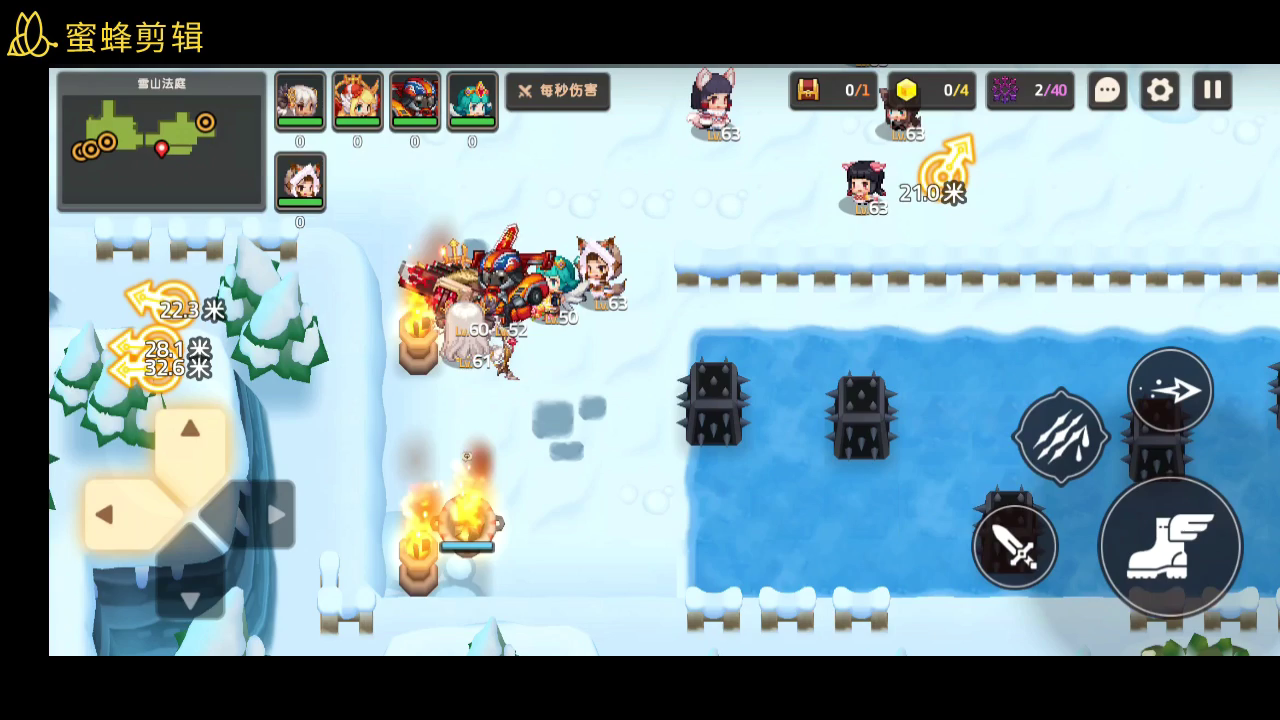Trigger the arrow dash skill button
1280x720 pixels.
tap(1170, 390)
